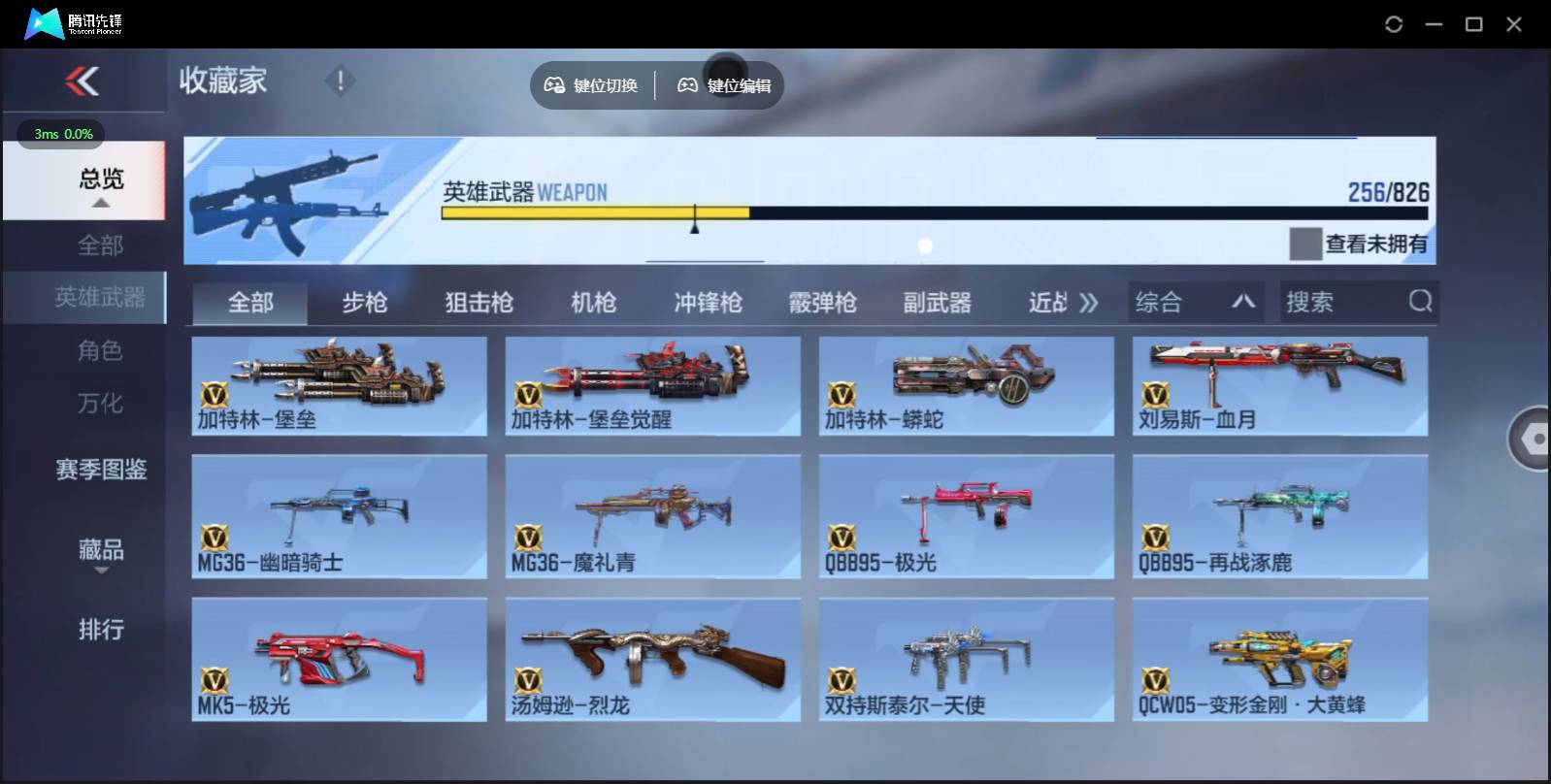This screenshot has height=784, width=1551.
Task: Toggle the sort order arrow beside 综合
Action: coord(1245,302)
